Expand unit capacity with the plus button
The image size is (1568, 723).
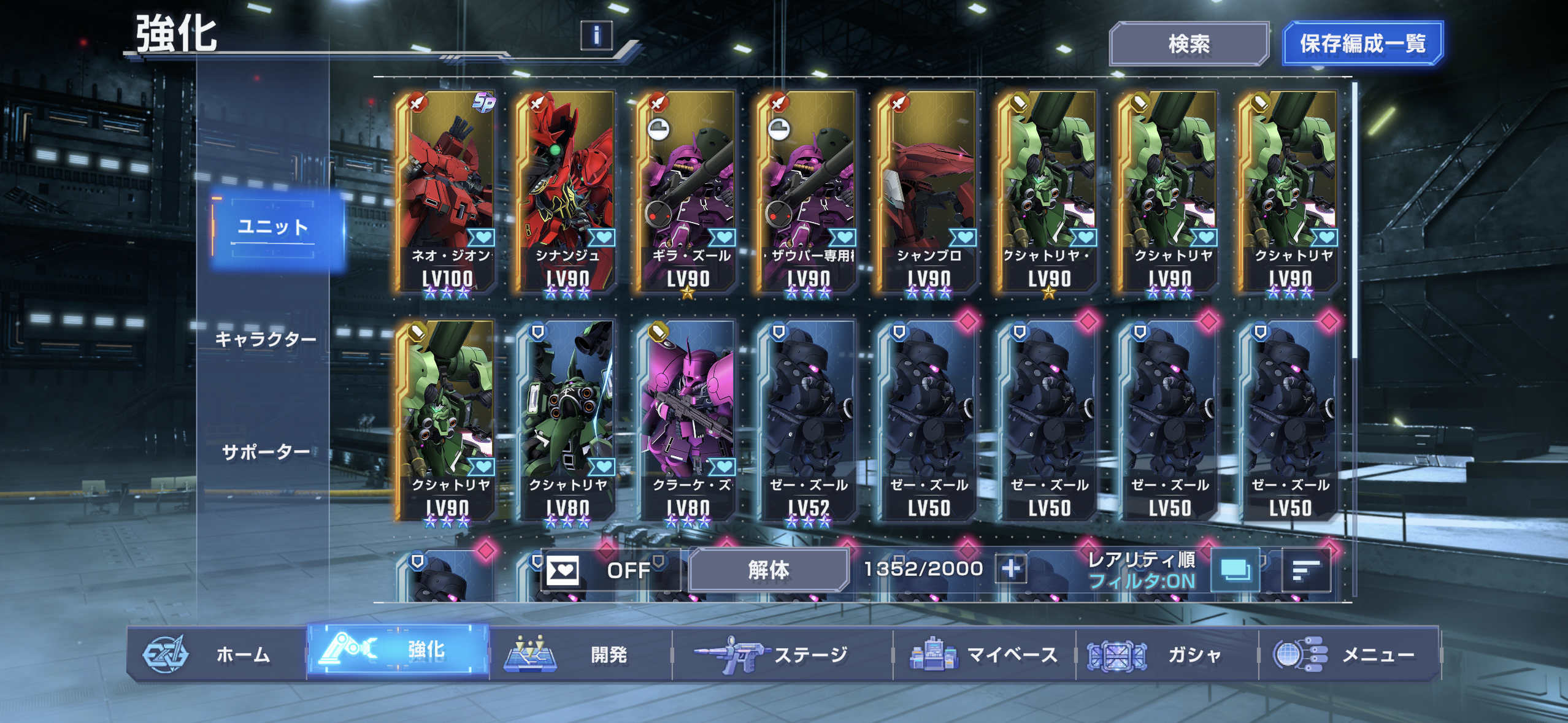tap(1011, 569)
